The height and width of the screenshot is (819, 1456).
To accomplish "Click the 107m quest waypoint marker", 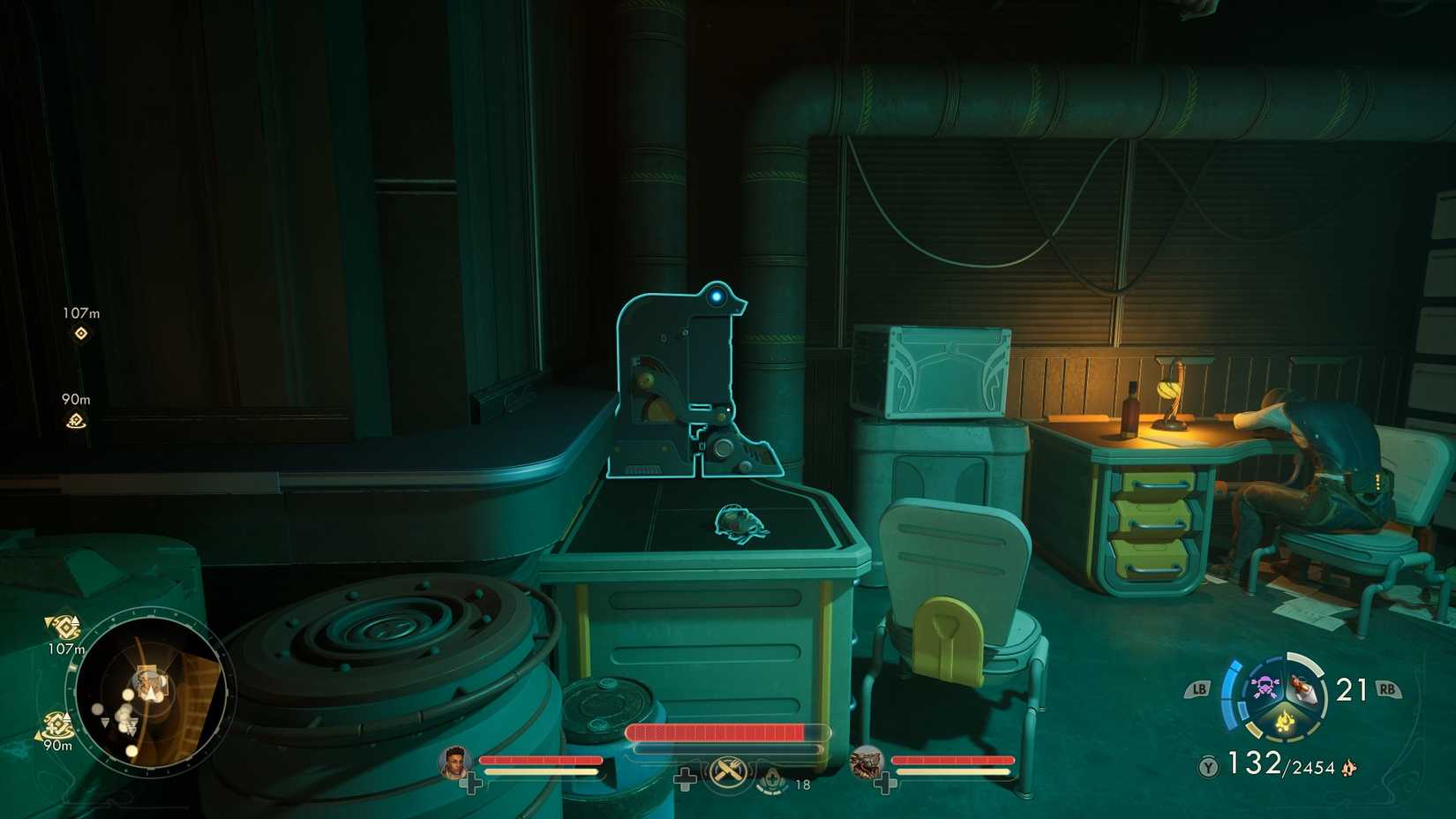I will [79, 332].
